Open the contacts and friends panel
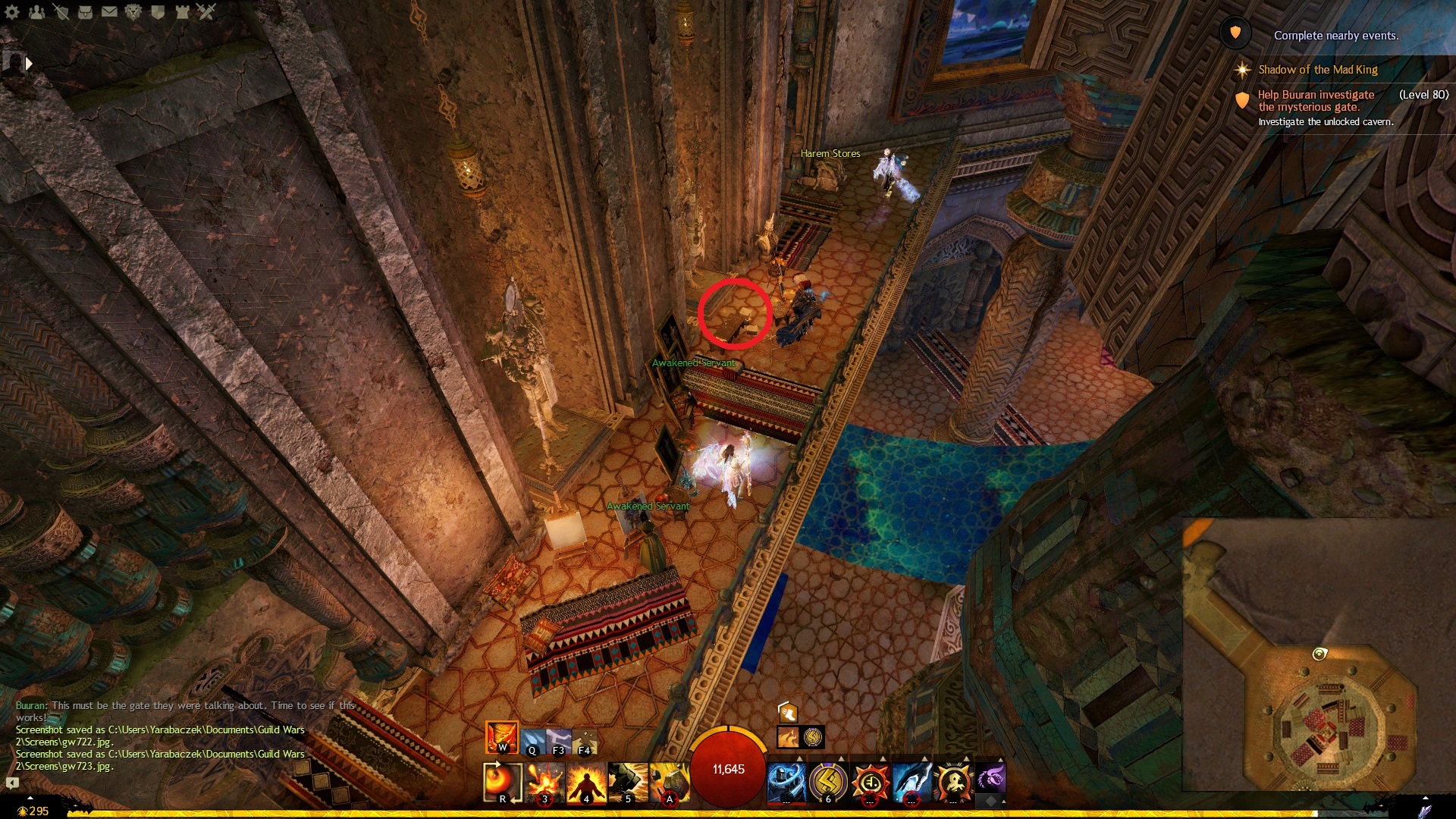The height and width of the screenshot is (819, 1456). tap(36, 11)
